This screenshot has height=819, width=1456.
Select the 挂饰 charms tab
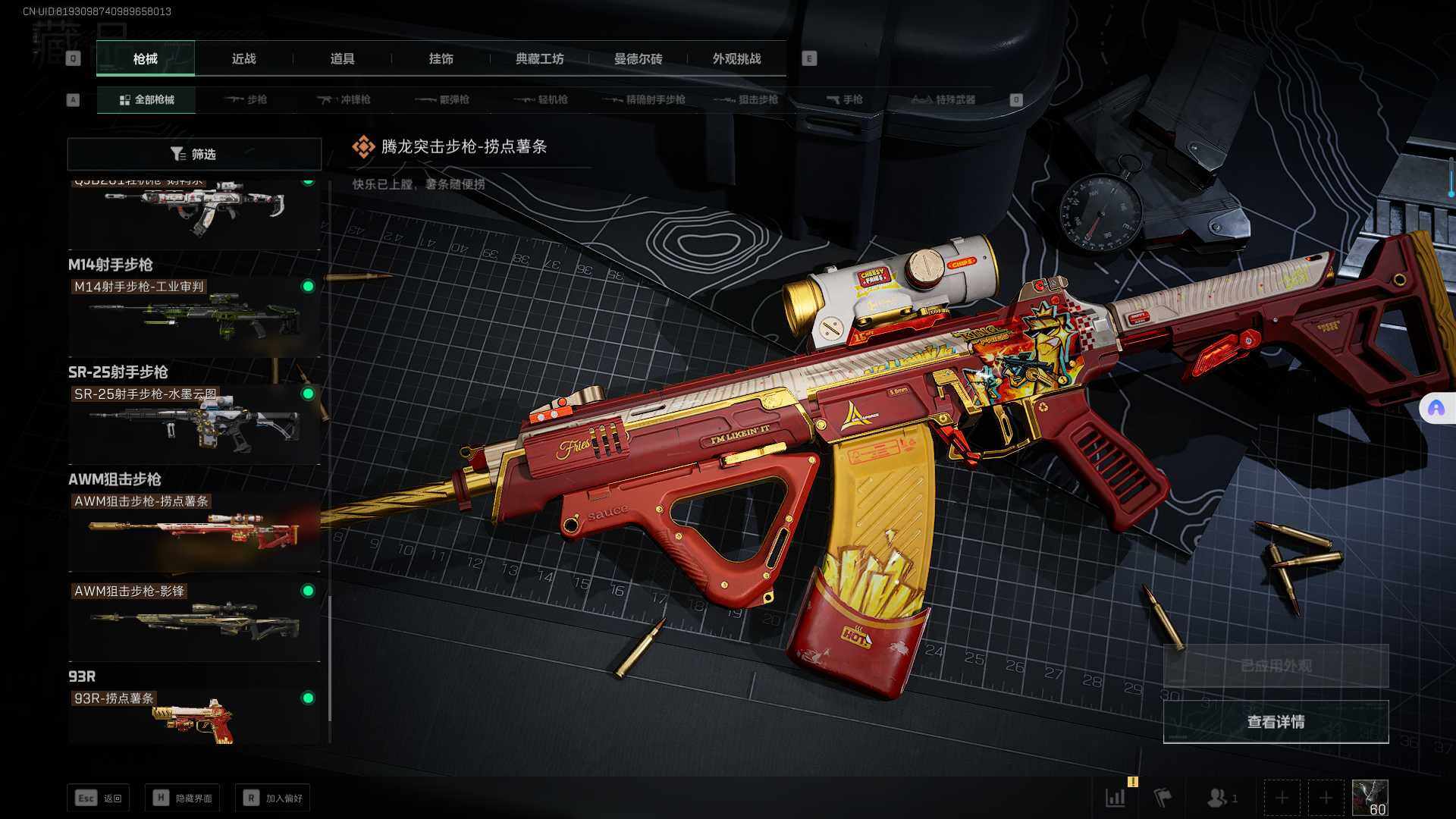click(x=441, y=58)
